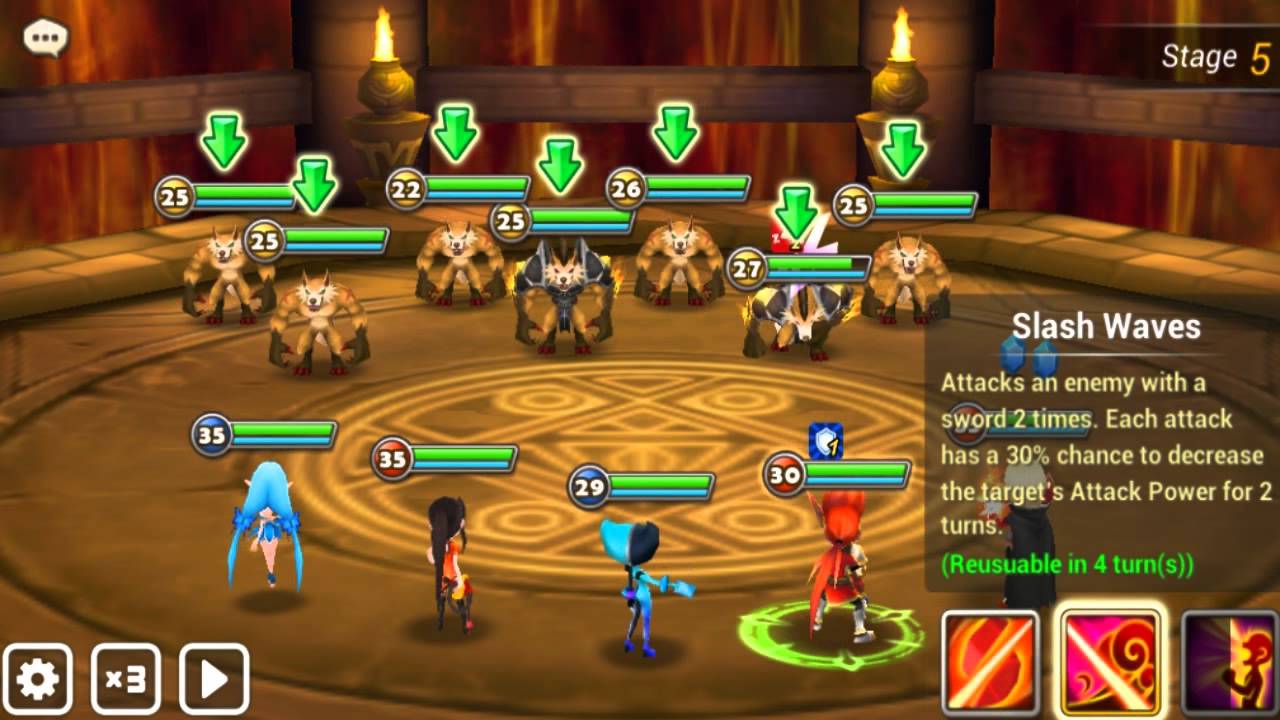1280x720 pixels.
Task: Choose the highlighted Slash Waves skill icon
Action: pos(1110,661)
